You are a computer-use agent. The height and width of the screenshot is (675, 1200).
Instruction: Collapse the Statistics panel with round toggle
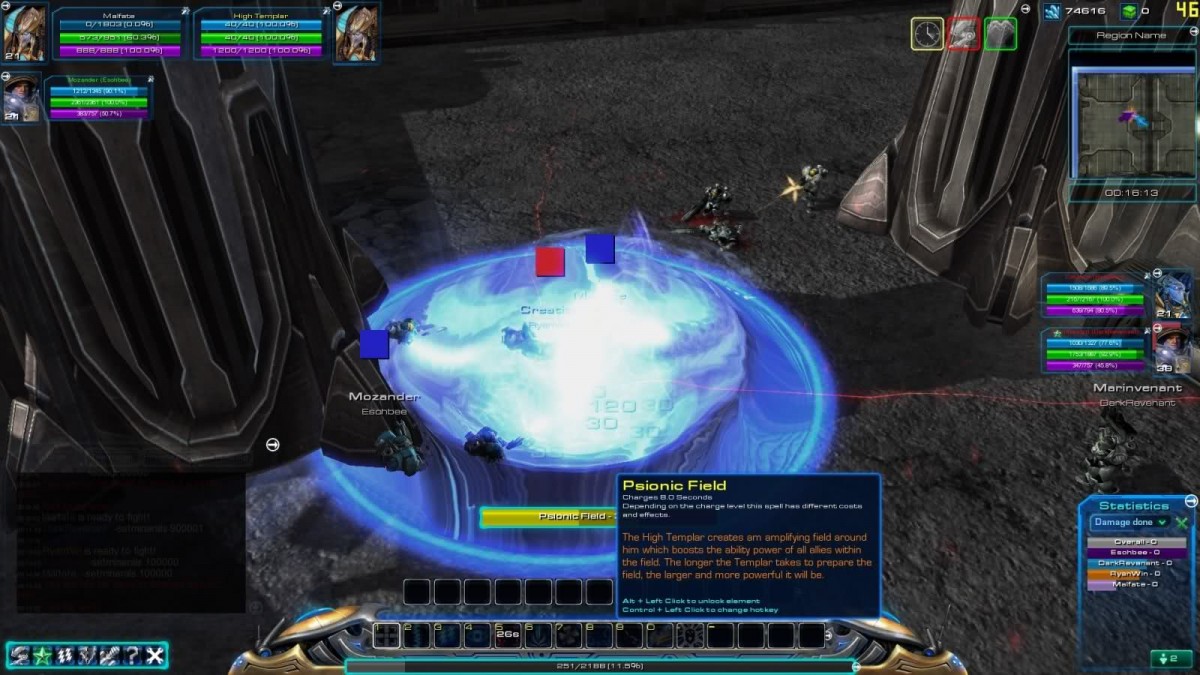coord(1190,501)
